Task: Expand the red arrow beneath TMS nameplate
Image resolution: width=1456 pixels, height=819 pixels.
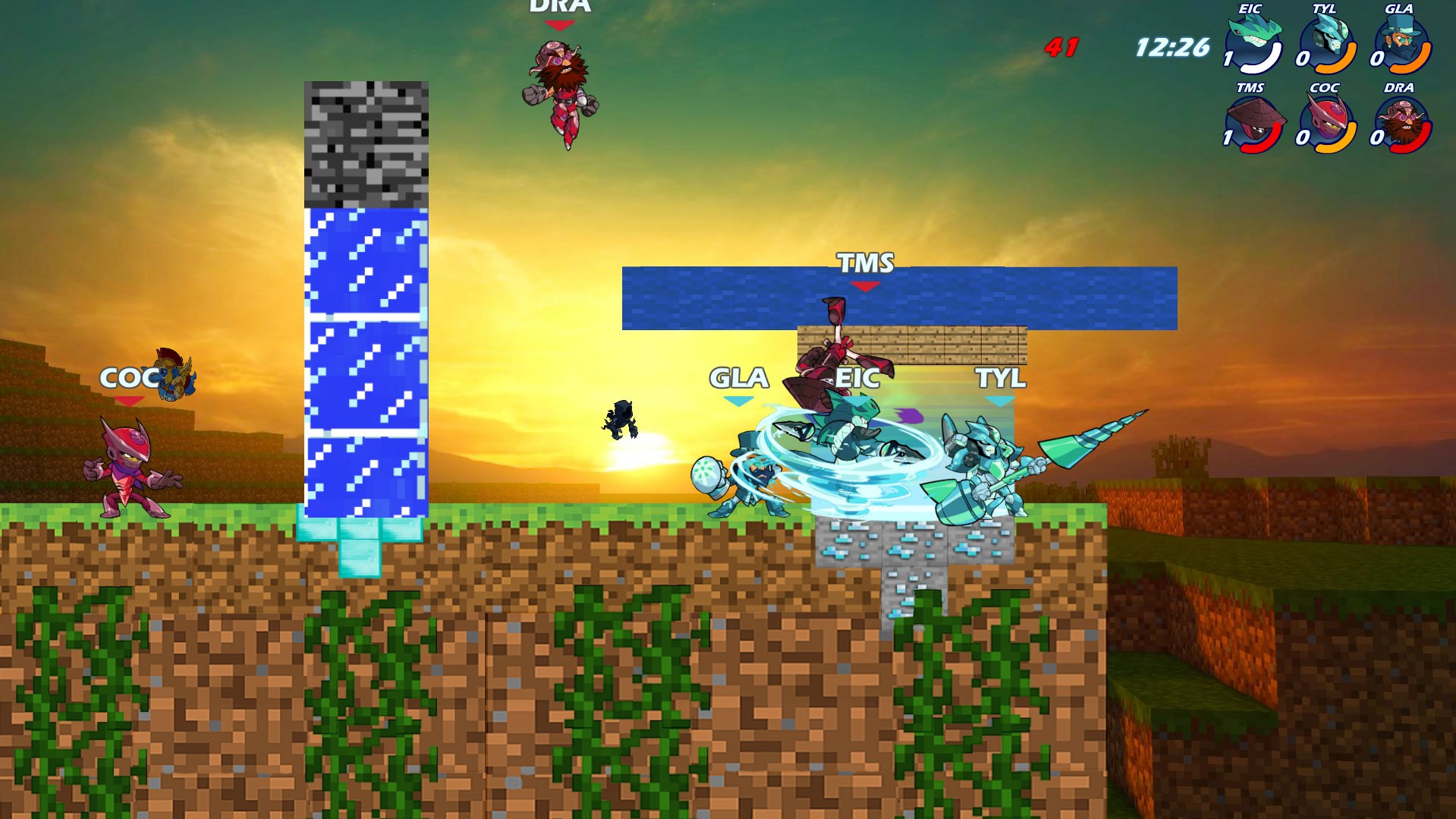Action: point(864,286)
